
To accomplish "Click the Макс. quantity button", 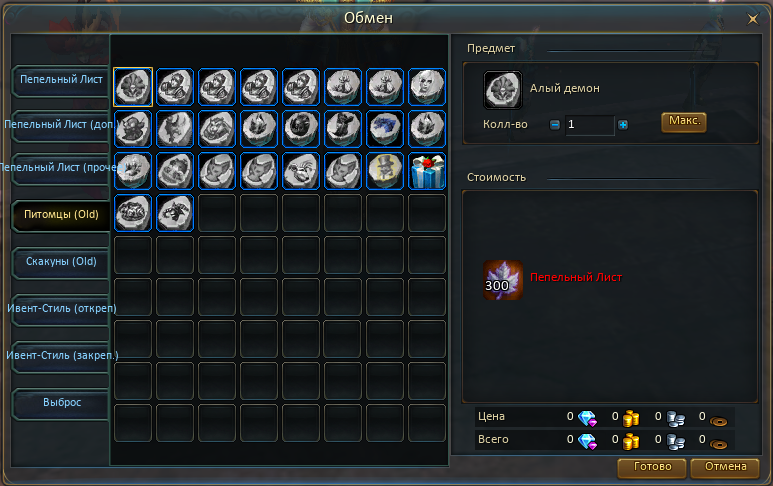I will click(683, 121).
